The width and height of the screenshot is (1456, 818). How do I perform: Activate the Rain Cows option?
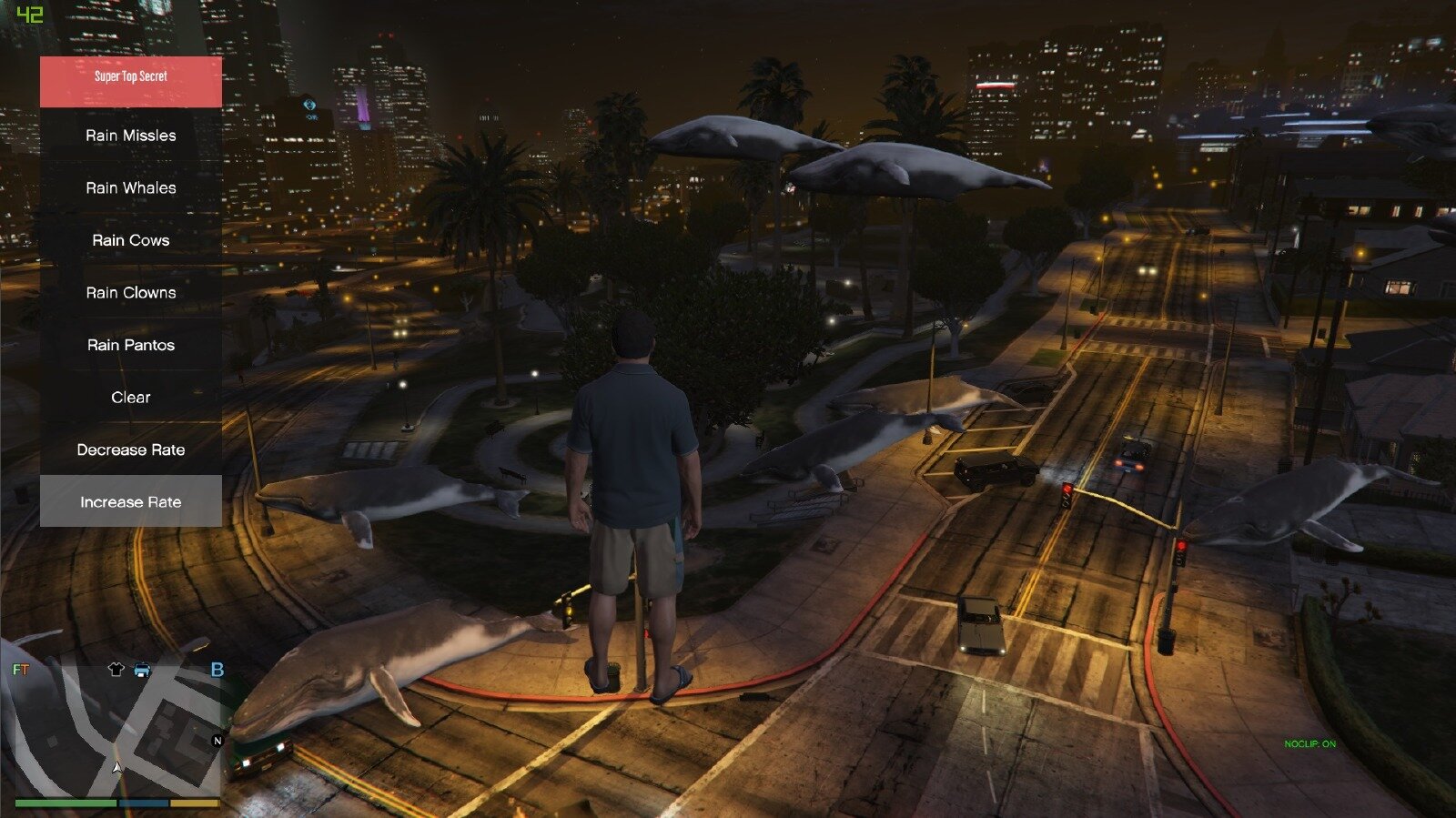131,240
